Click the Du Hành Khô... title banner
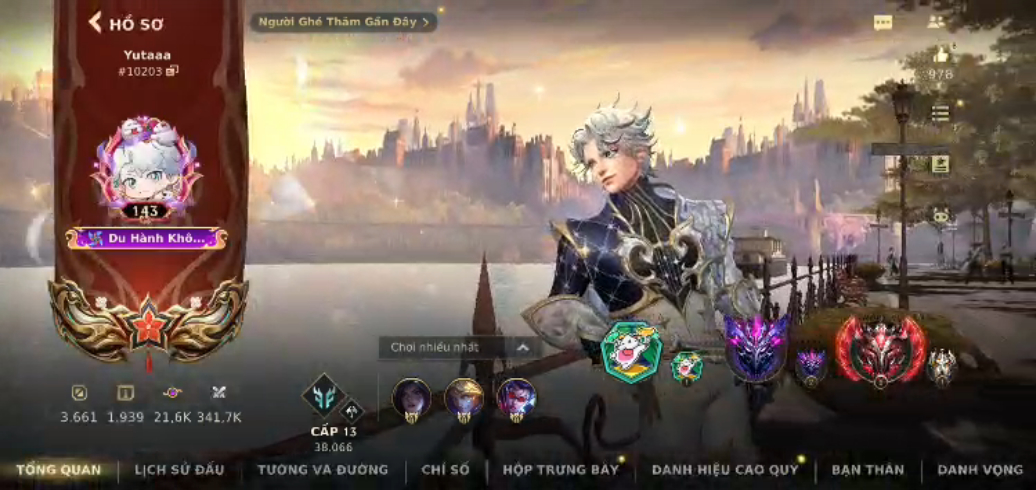This screenshot has height=490, width=1036. [146, 238]
